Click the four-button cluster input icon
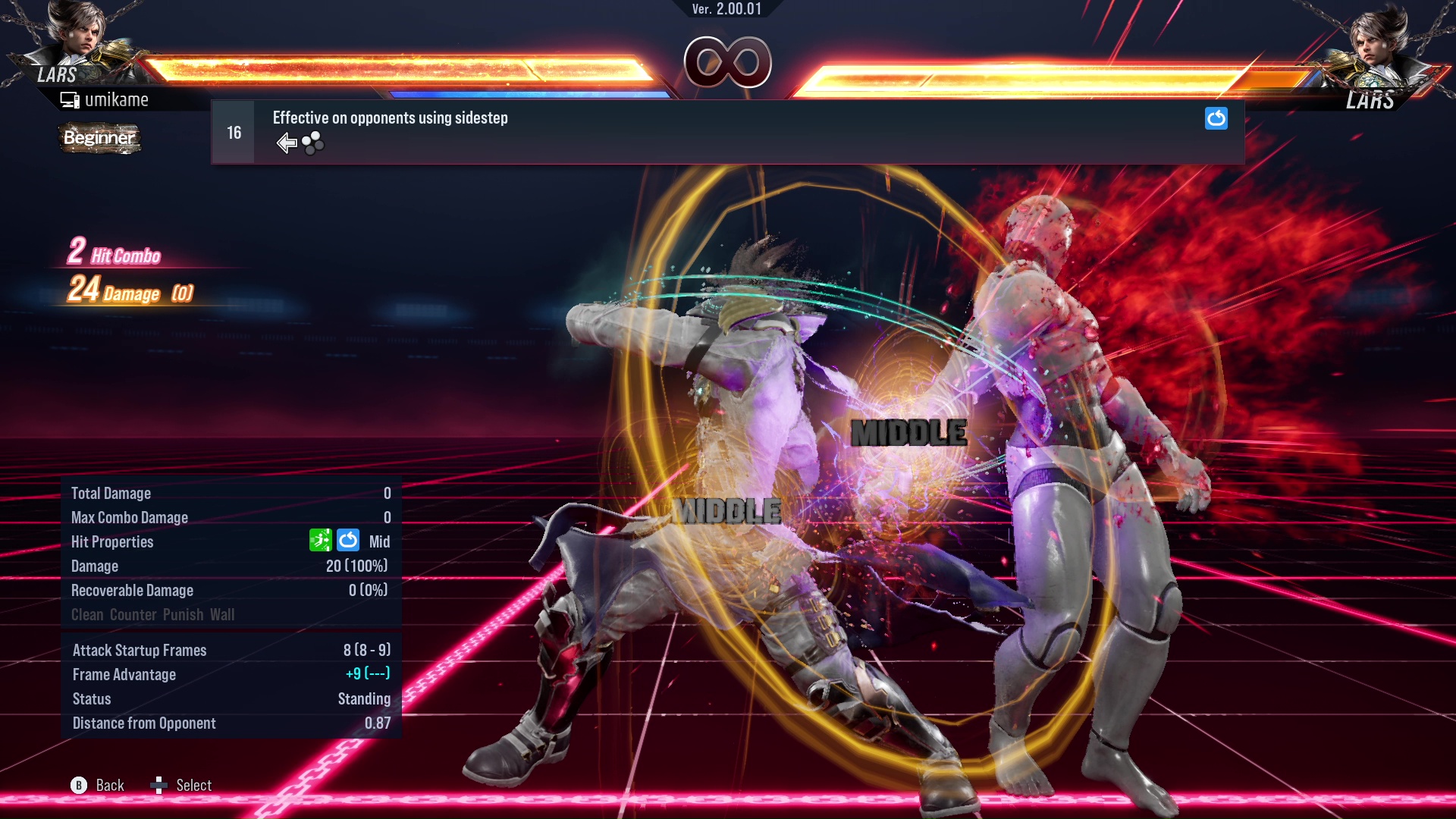 pyautogui.click(x=312, y=142)
